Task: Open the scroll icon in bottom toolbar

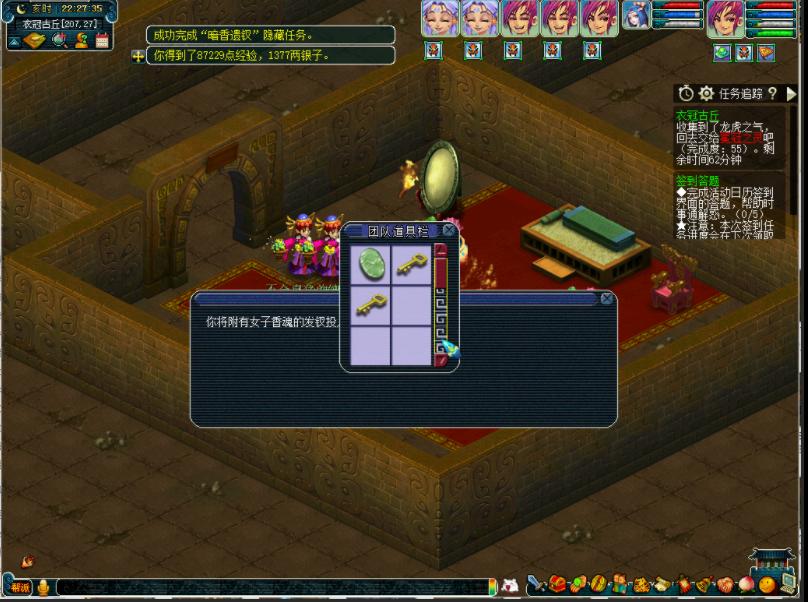Action: click(x=660, y=584)
